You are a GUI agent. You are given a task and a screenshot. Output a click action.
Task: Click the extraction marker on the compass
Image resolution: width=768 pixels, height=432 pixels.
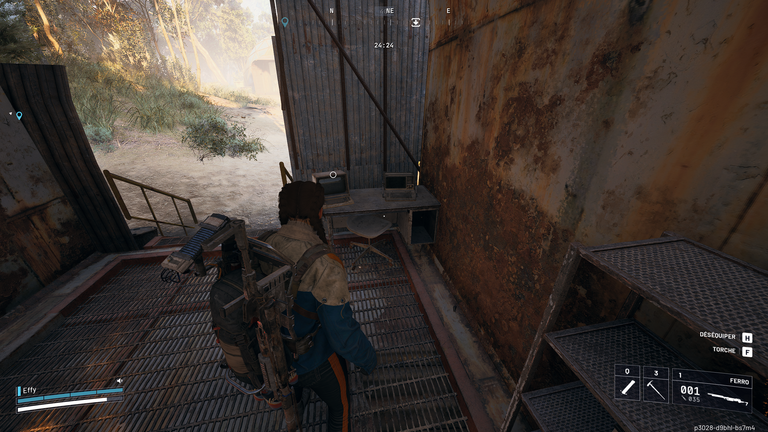pyautogui.click(x=416, y=22)
